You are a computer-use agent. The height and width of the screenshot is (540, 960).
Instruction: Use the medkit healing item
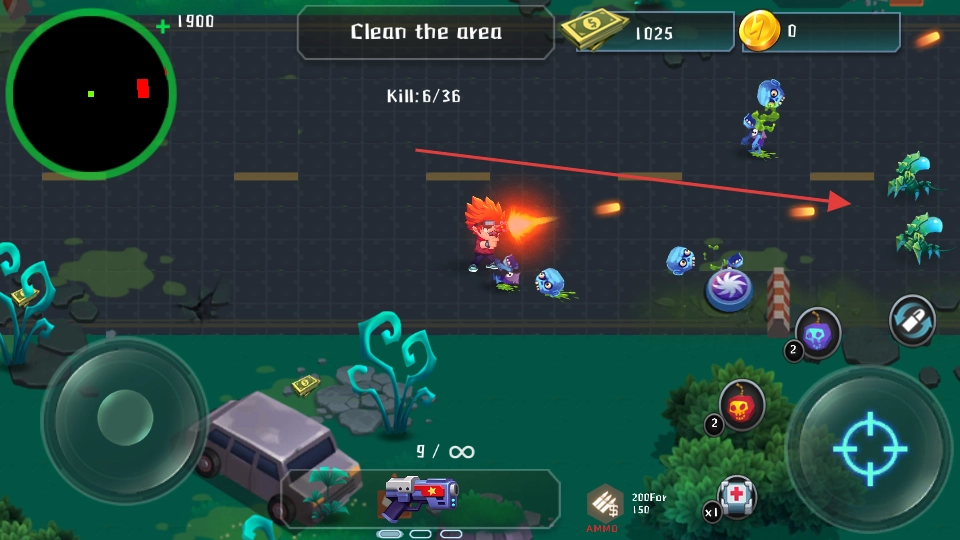(x=736, y=496)
